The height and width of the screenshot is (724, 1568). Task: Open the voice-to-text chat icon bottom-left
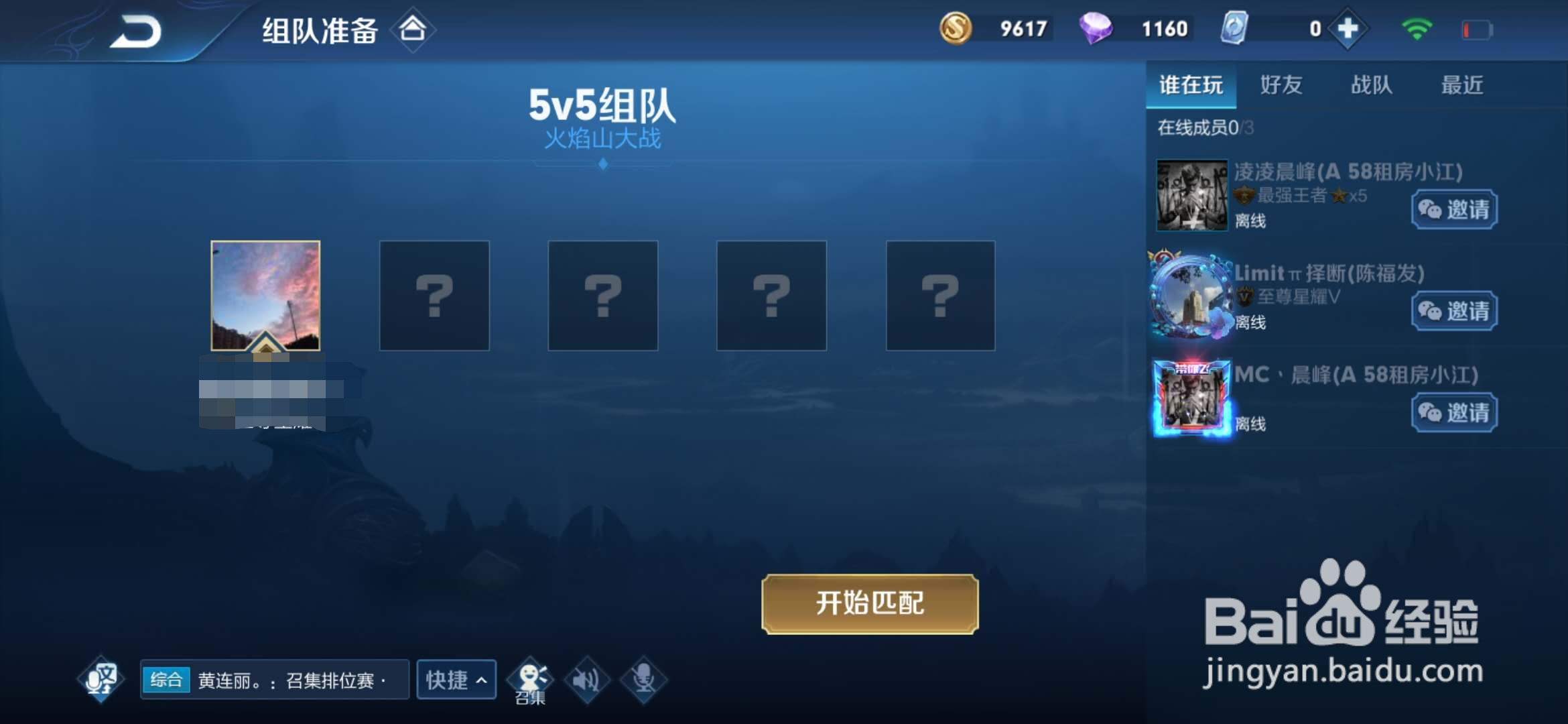click(99, 678)
